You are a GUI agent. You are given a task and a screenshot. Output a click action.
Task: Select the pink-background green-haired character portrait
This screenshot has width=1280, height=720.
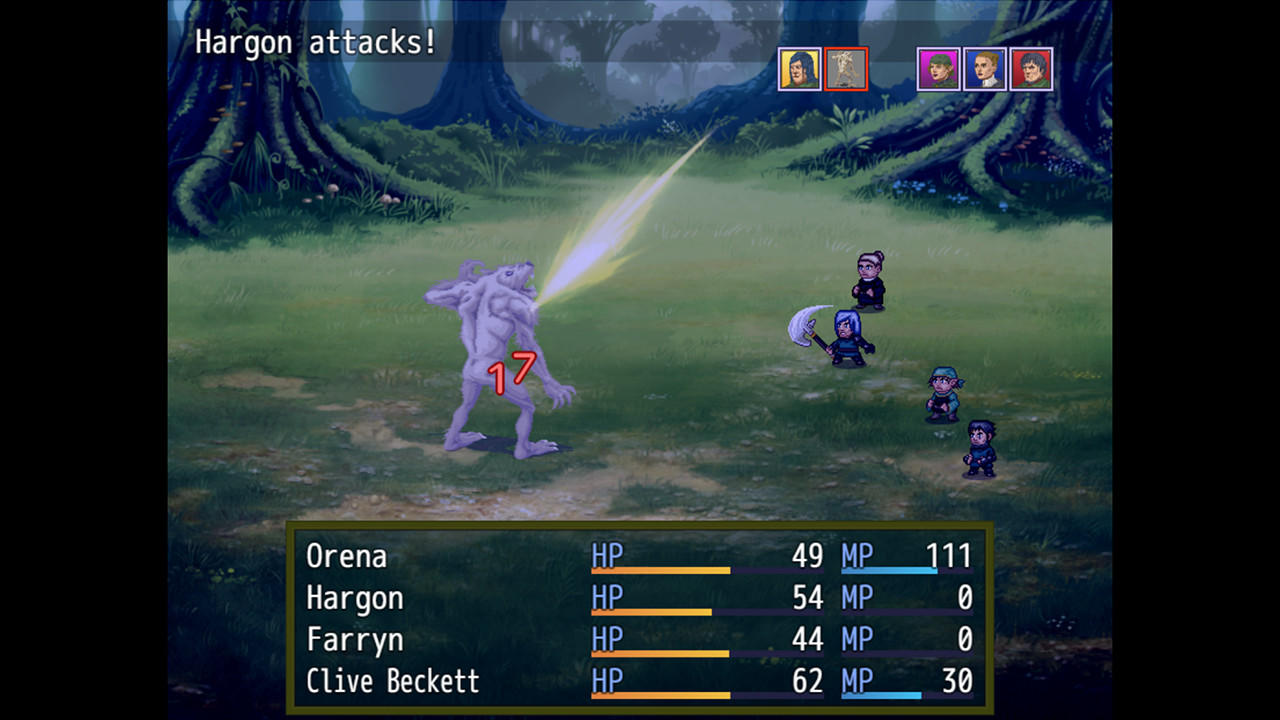938,70
